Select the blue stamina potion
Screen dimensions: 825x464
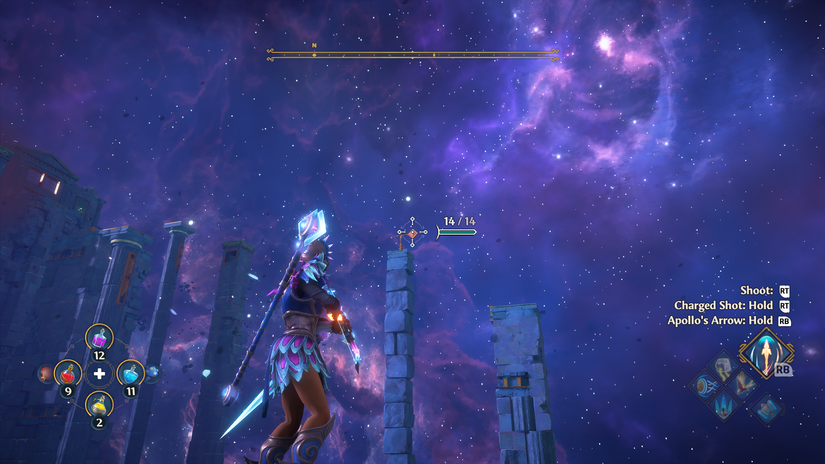tap(130, 374)
